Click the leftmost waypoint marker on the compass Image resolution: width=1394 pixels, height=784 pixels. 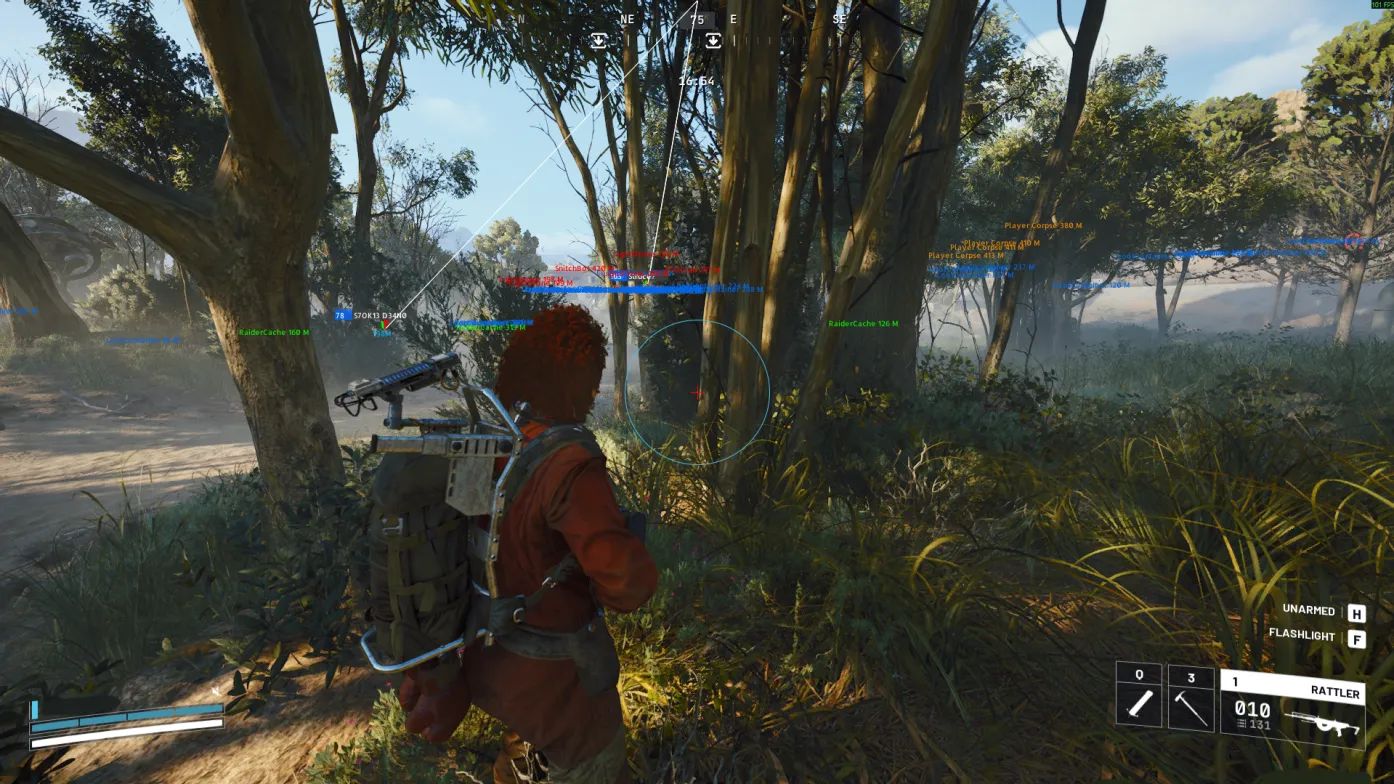coord(599,41)
